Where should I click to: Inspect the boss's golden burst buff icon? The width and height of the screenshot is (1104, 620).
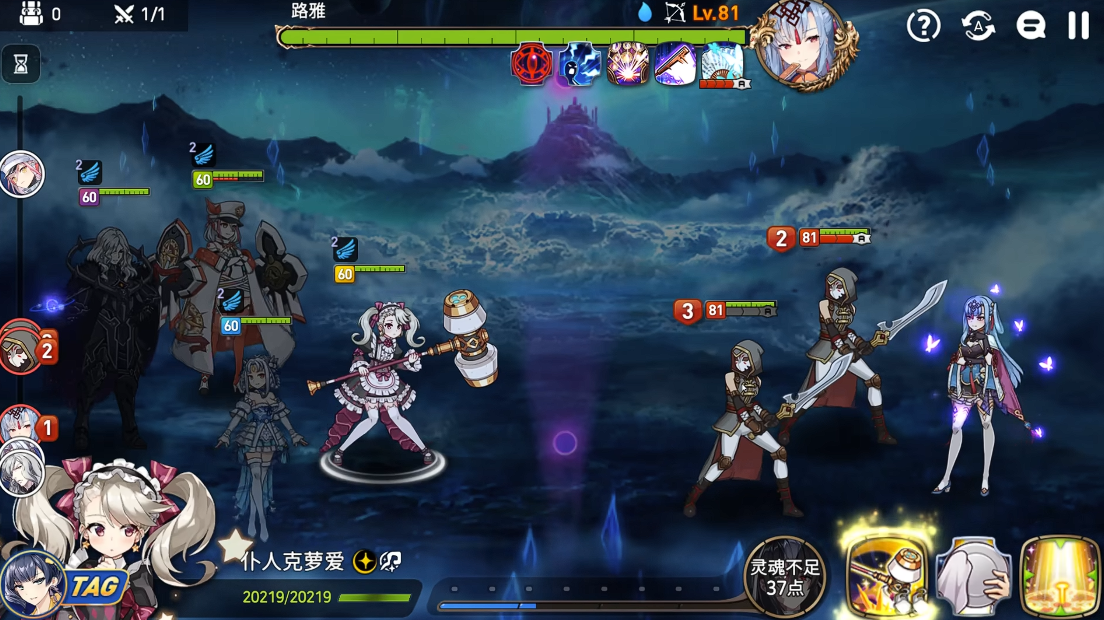click(628, 65)
